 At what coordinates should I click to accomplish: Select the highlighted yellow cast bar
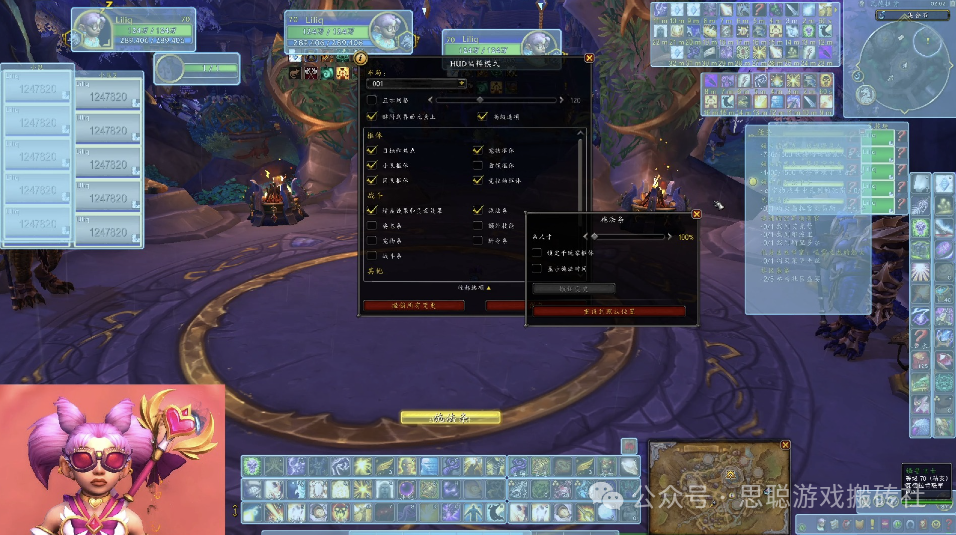(450, 417)
